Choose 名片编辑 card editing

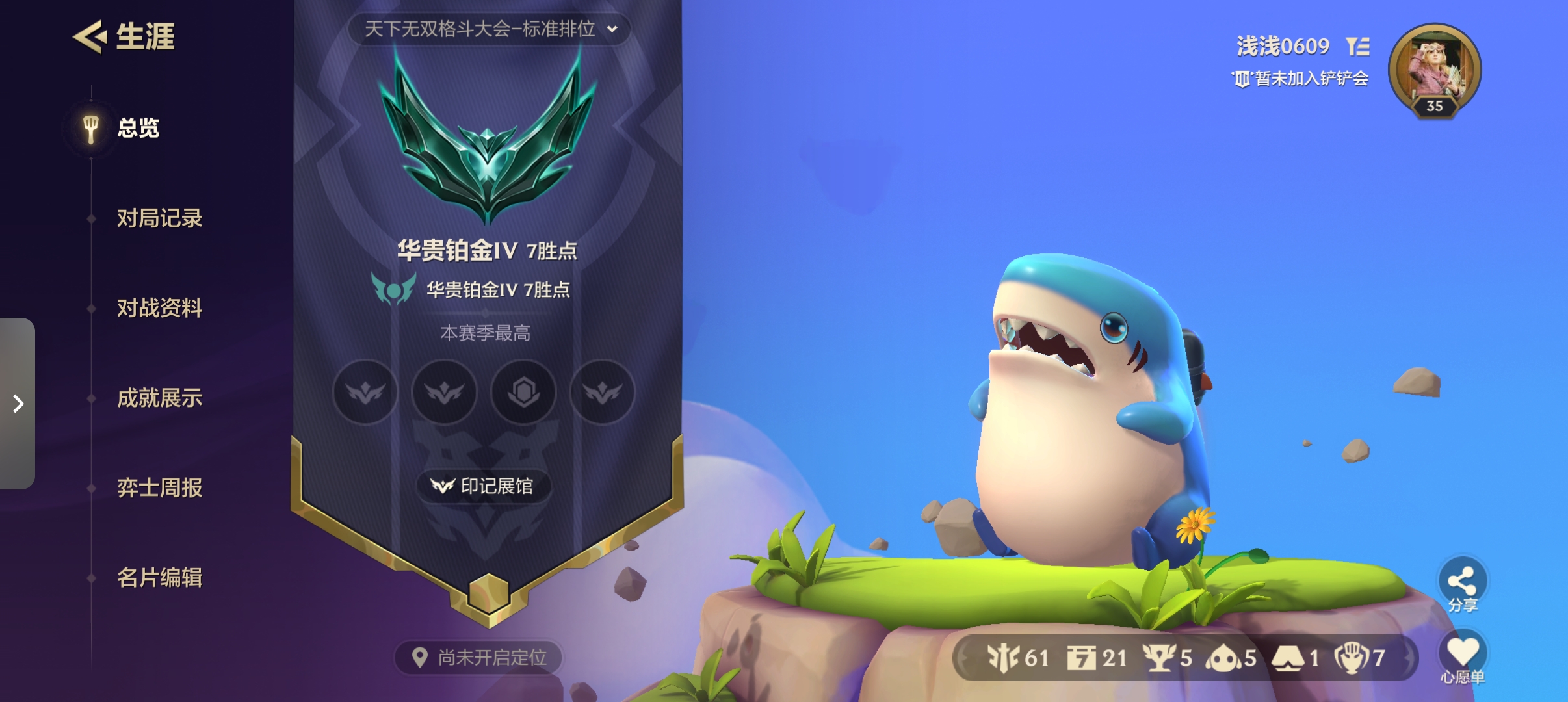(159, 577)
